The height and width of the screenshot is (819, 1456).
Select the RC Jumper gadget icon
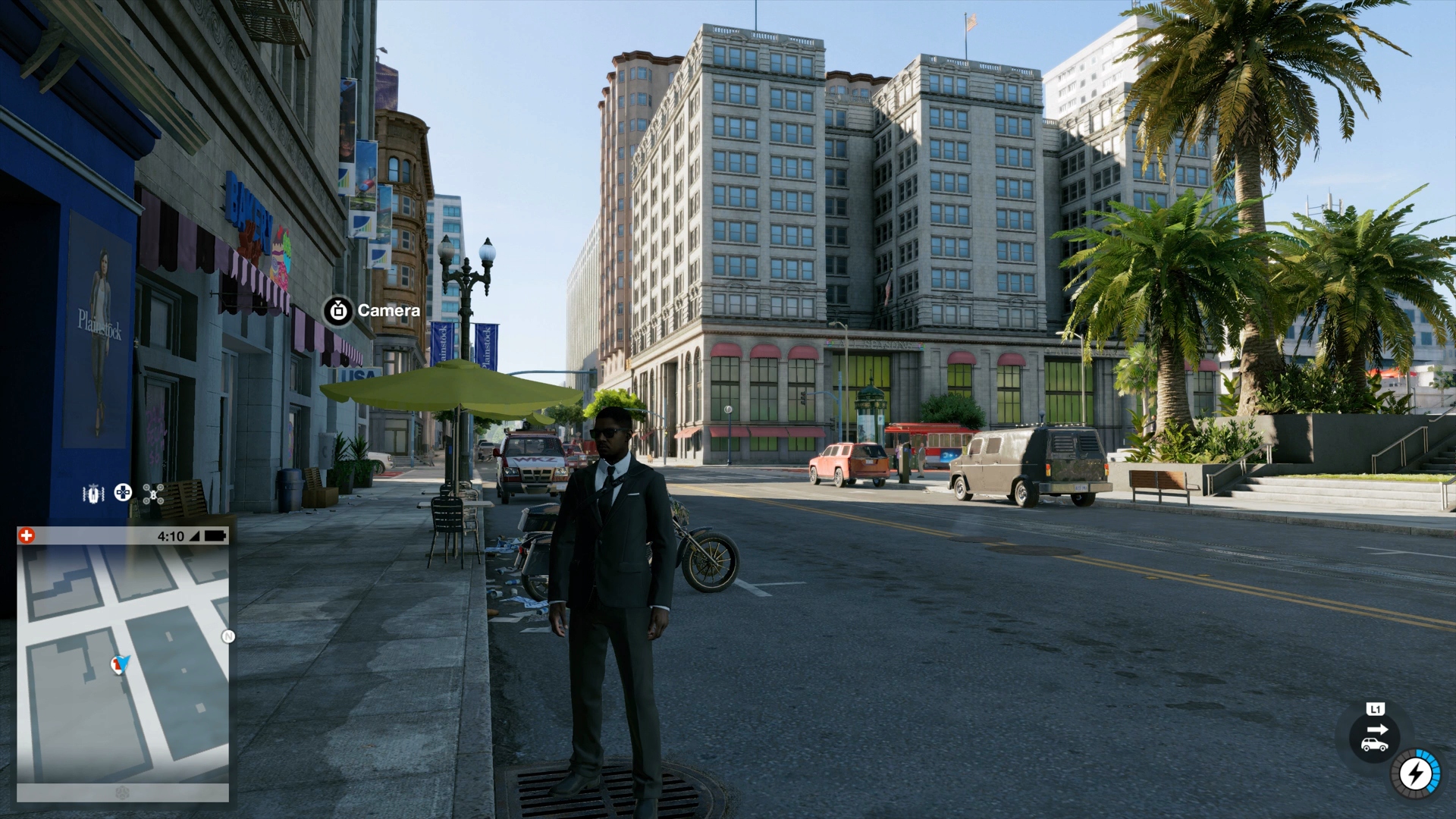point(93,493)
